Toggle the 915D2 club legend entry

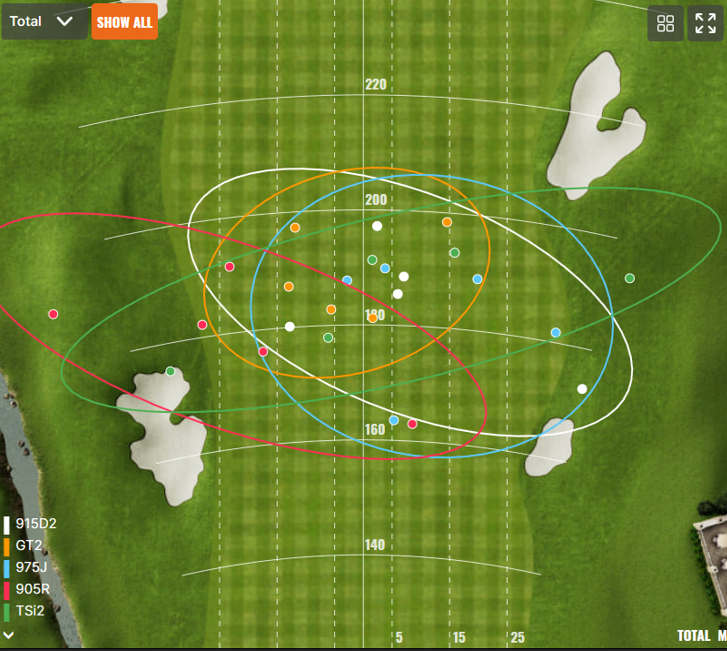33,524
